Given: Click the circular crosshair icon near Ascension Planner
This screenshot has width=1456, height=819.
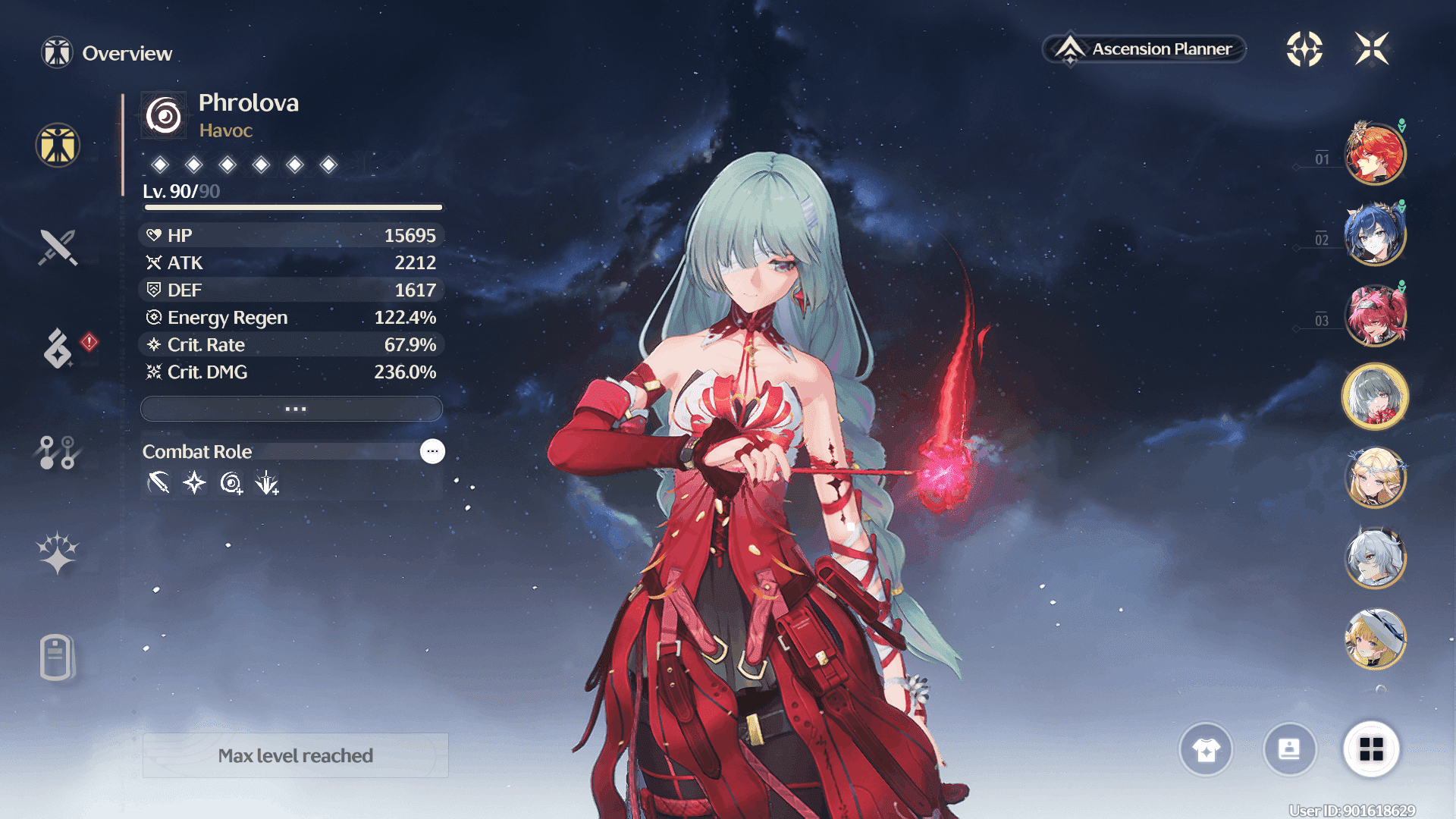Looking at the screenshot, I should 1304,49.
